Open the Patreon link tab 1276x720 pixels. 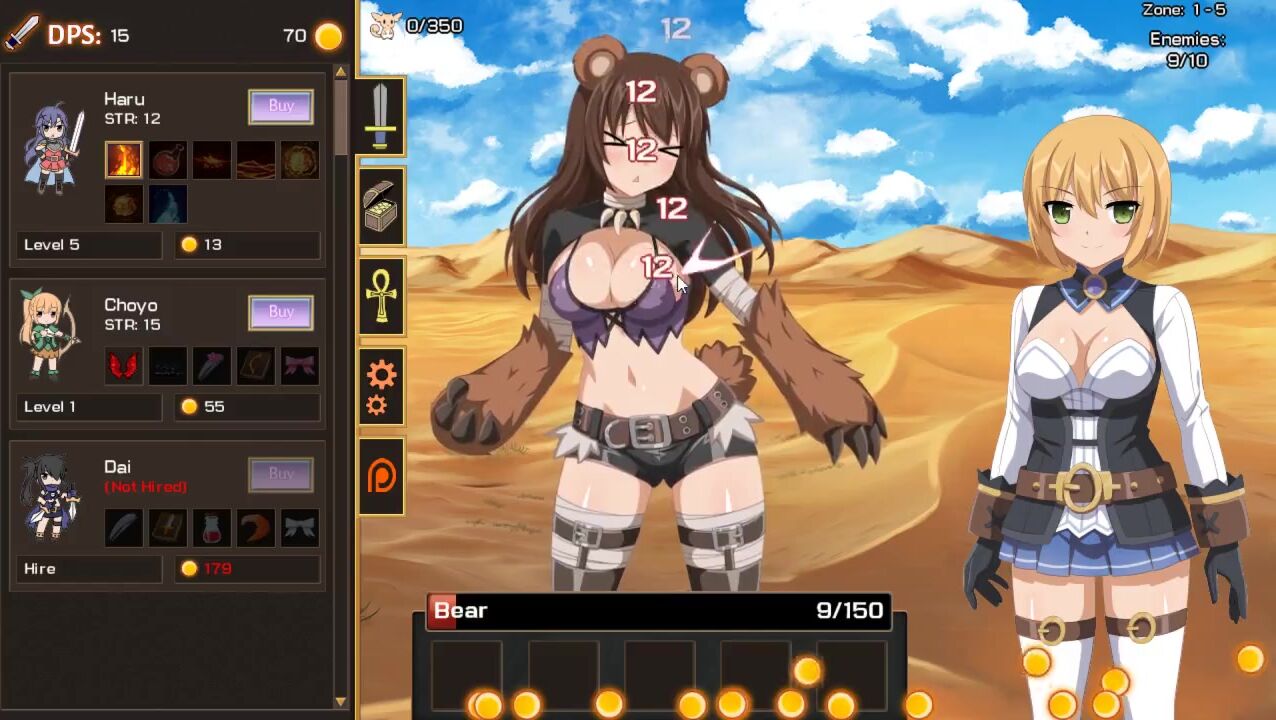click(381, 476)
